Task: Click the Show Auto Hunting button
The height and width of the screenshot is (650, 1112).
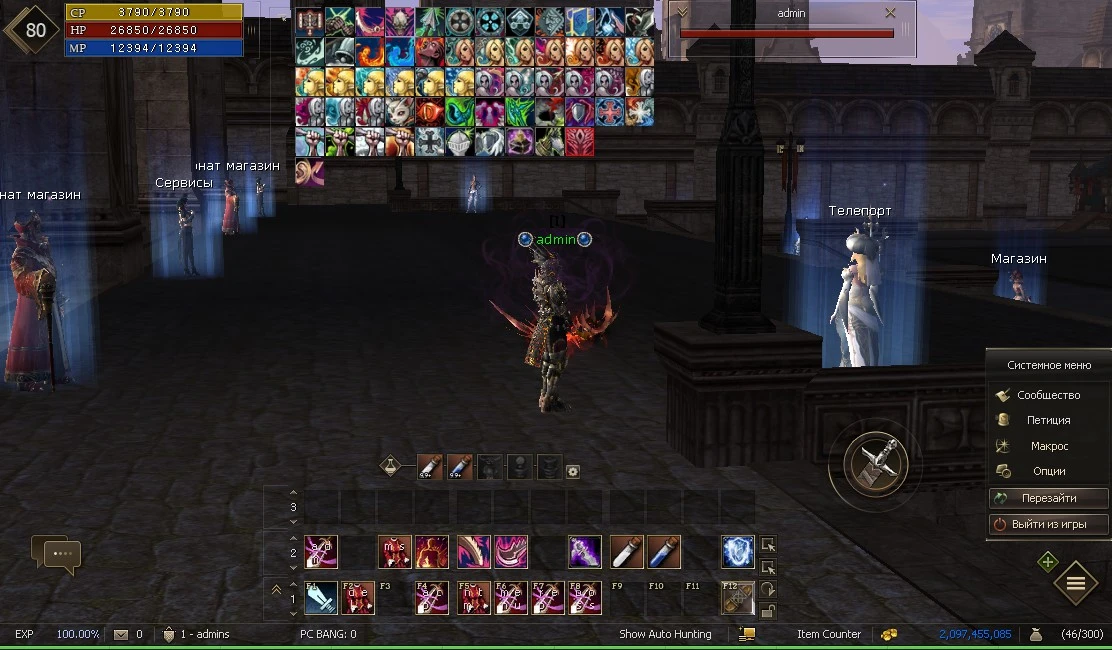Action: pyautogui.click(x=665, y=634)
